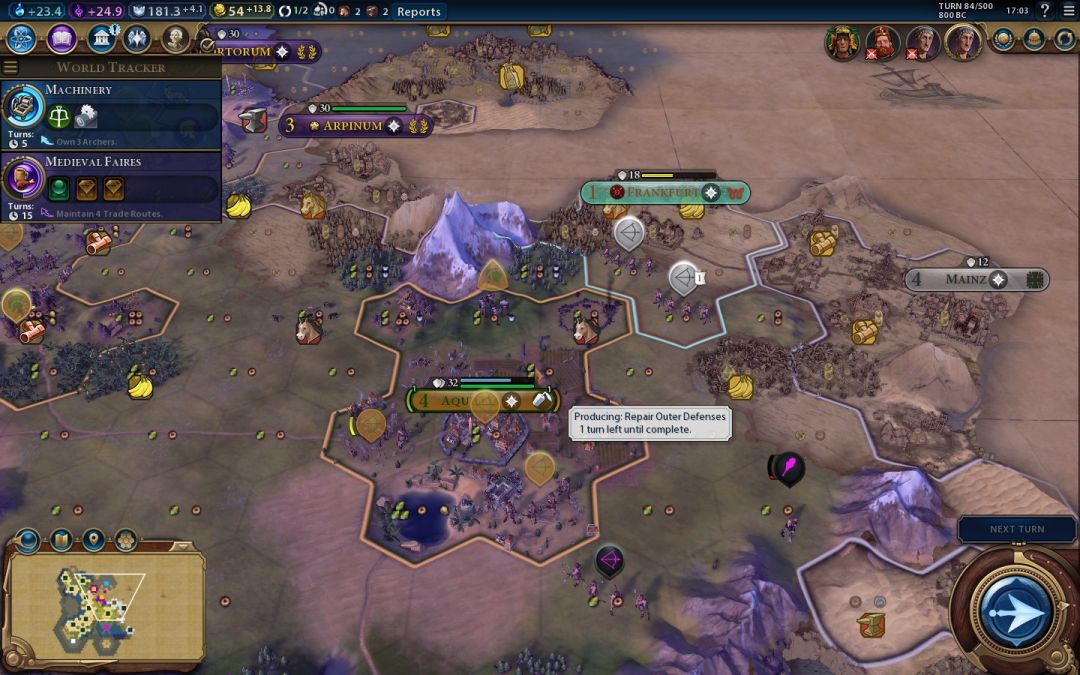Click the Arpinum city banner

tap(355, 126)
